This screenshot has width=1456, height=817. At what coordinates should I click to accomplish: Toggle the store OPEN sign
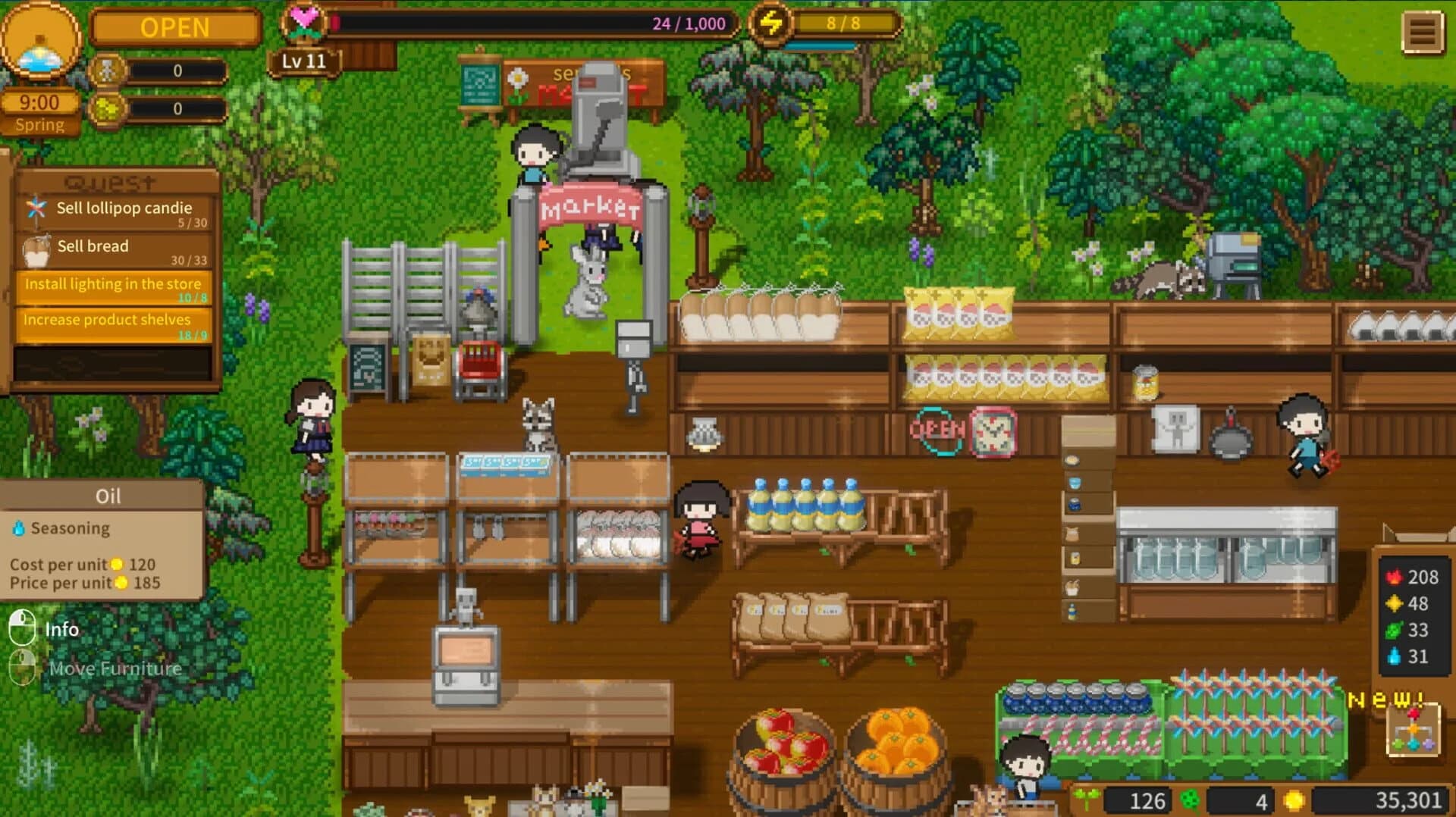[175, 27]
